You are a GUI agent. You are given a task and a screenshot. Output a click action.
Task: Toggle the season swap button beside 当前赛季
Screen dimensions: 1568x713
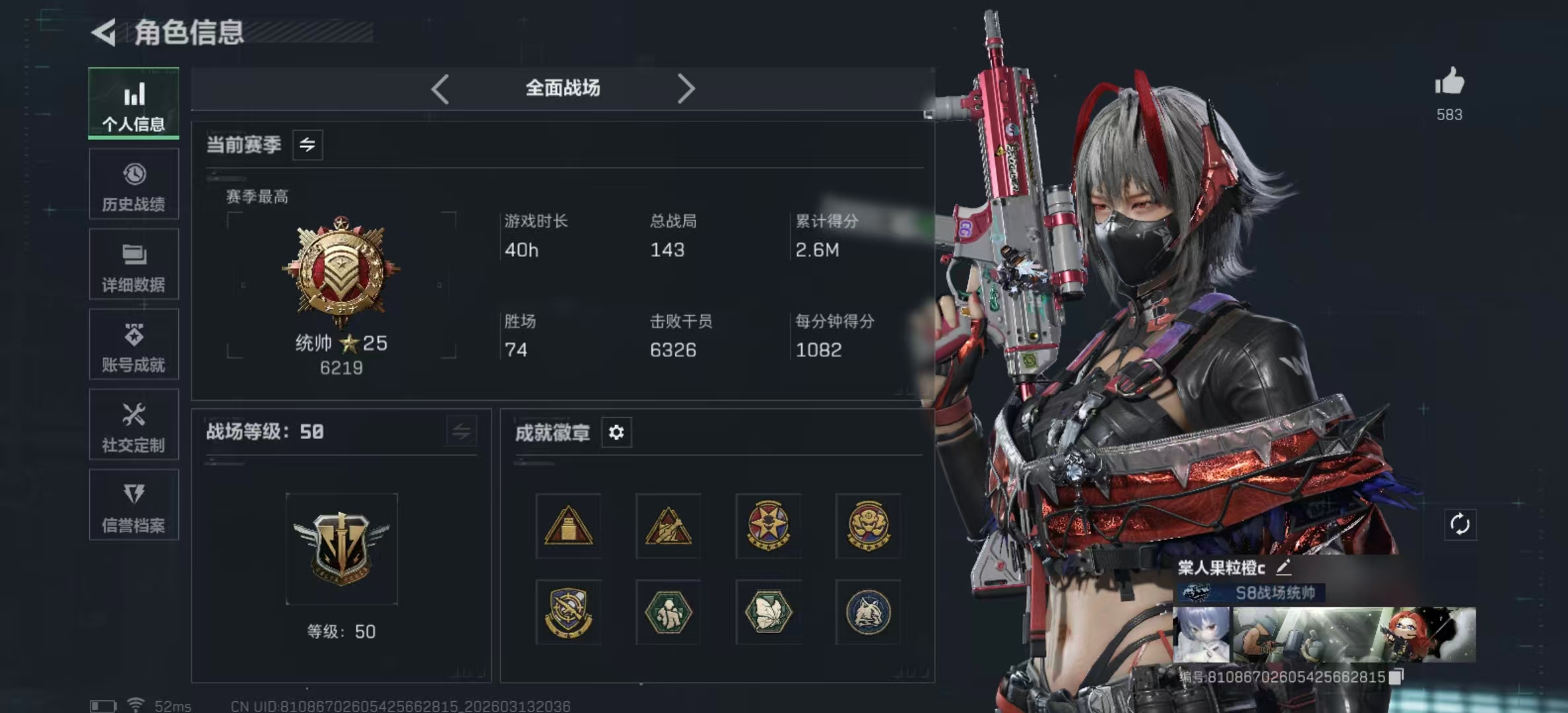[308, 145]
